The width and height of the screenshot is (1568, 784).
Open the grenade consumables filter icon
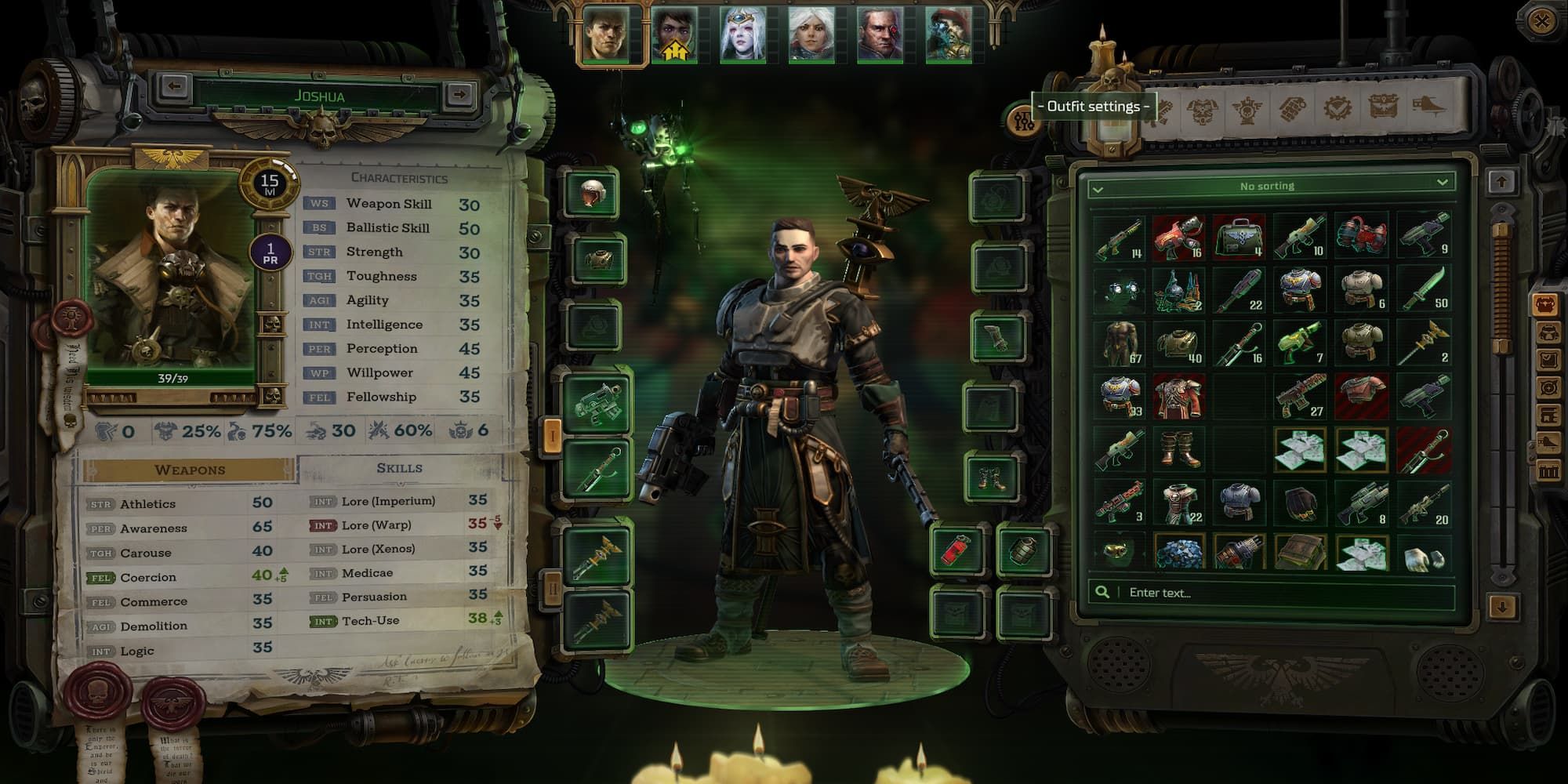click(x=1293, y=110)
